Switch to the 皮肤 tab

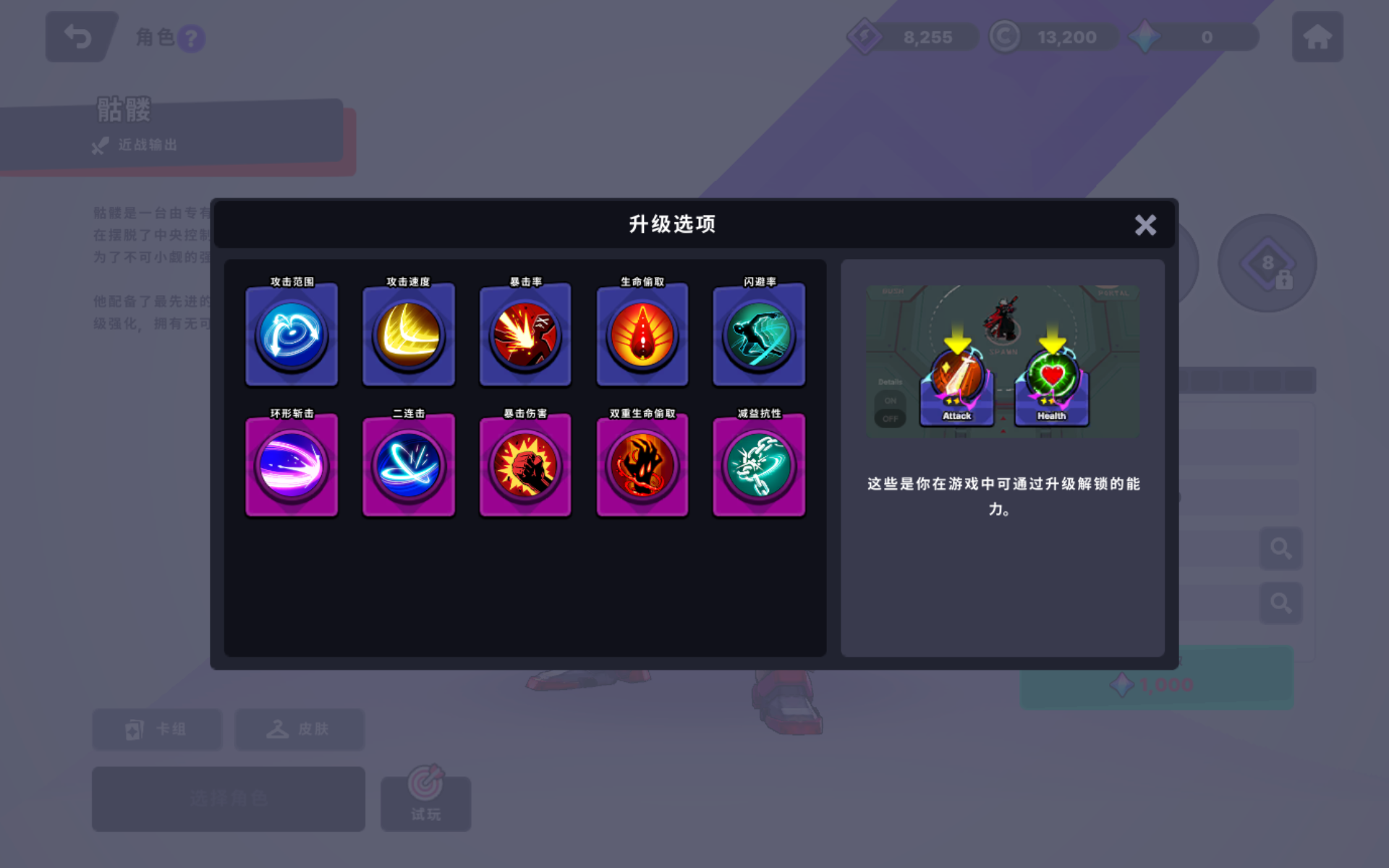(x=299, y=729)
